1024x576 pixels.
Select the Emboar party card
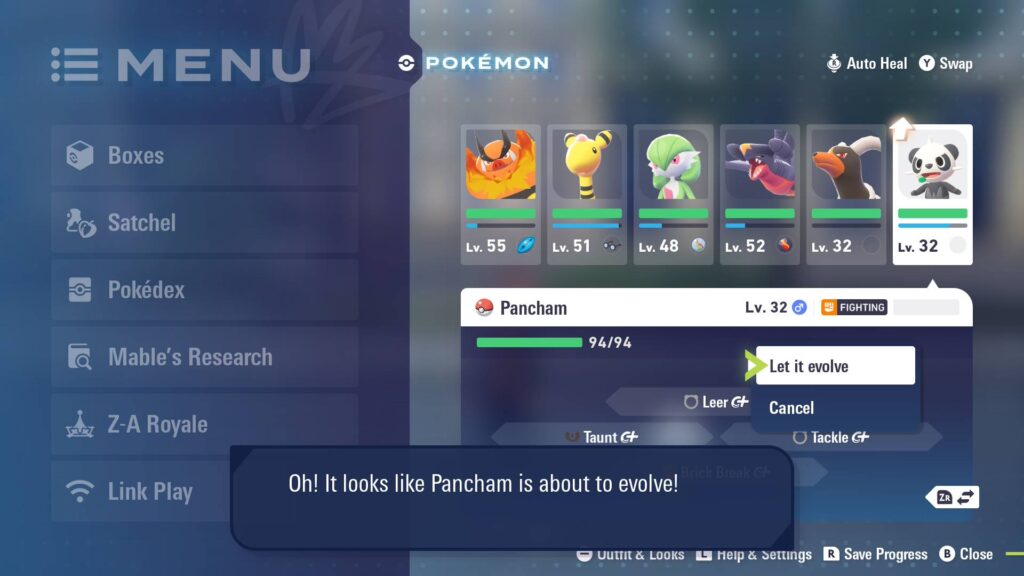500,194
